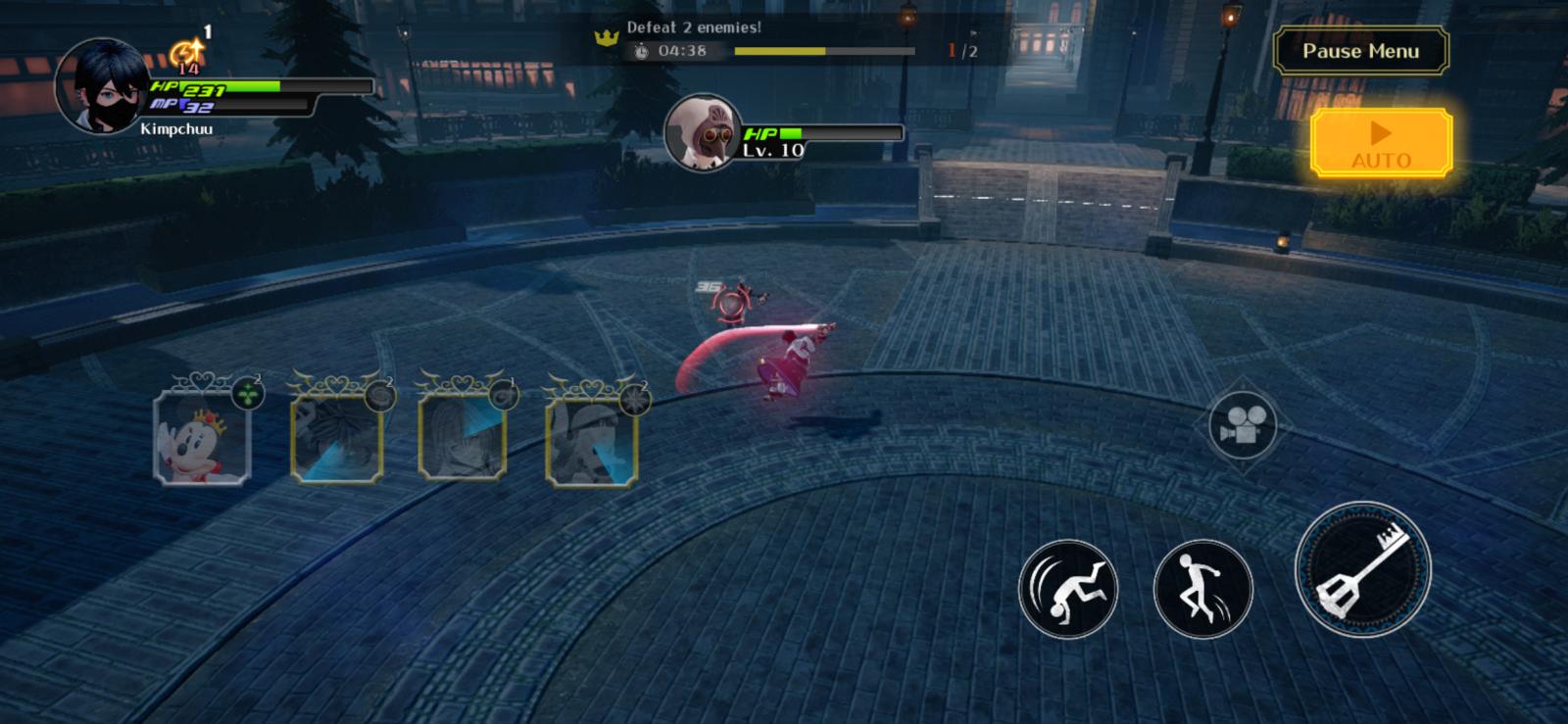
Task: Open the Pause Menu
Action: 1360,52
